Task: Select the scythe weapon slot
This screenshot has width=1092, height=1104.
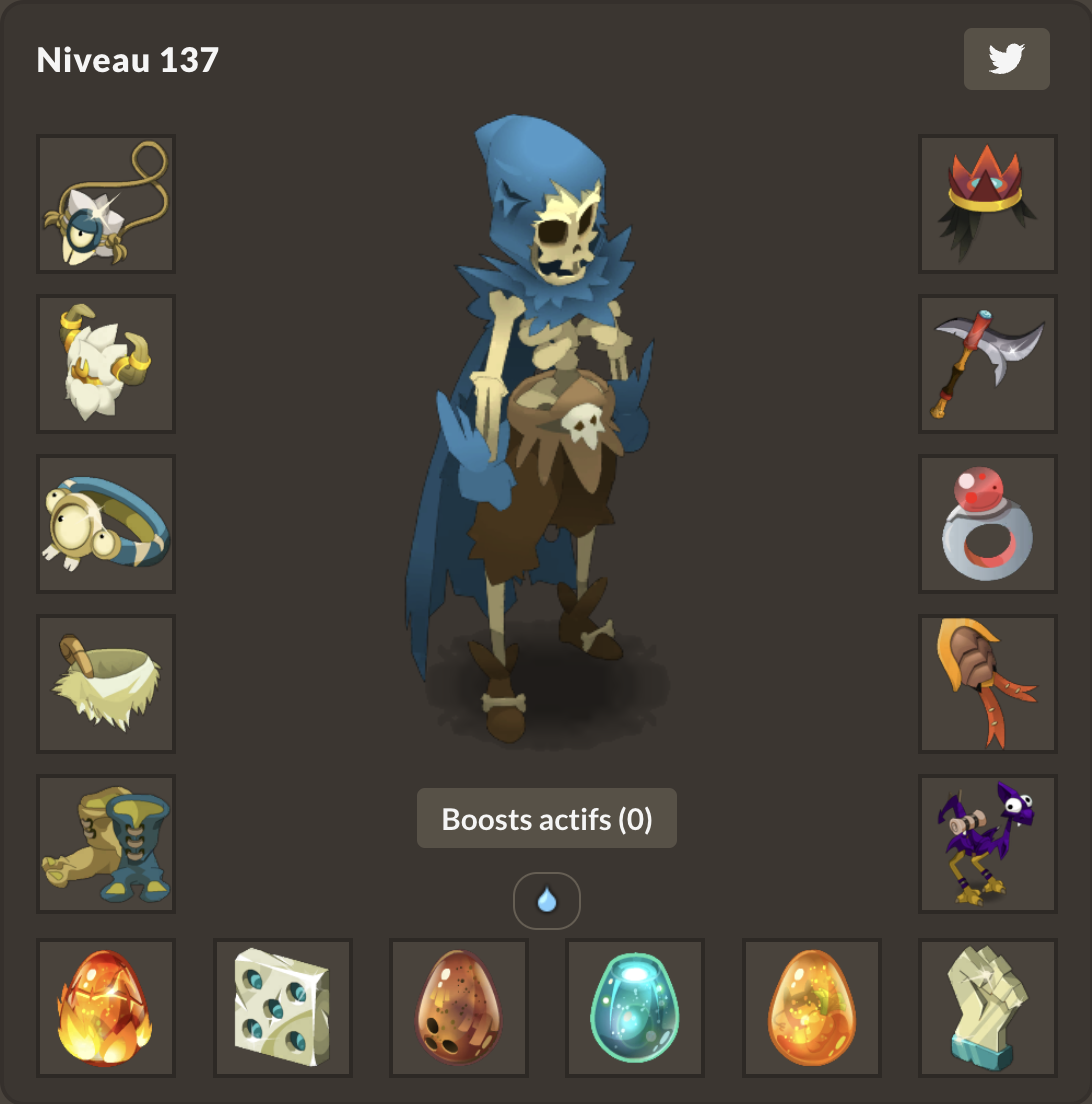Action: pos(988,364)
